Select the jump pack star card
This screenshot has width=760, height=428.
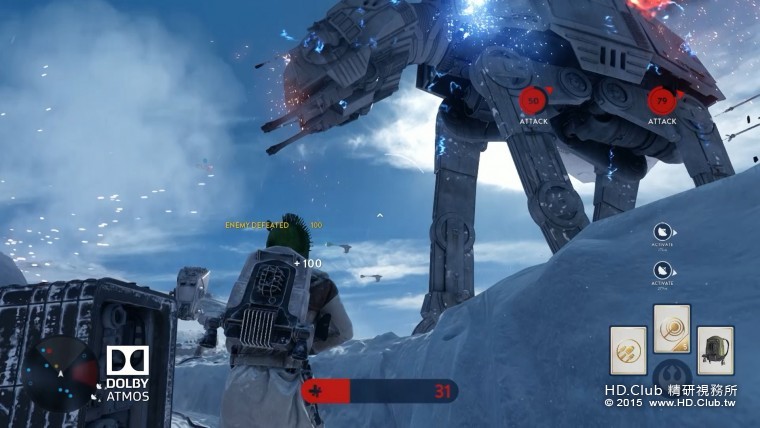pos(715,350)
